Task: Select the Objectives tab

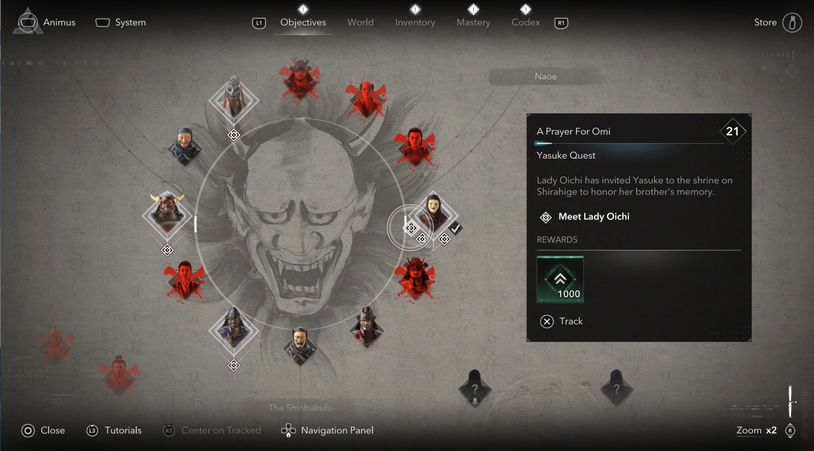Action: coord(303,22)
